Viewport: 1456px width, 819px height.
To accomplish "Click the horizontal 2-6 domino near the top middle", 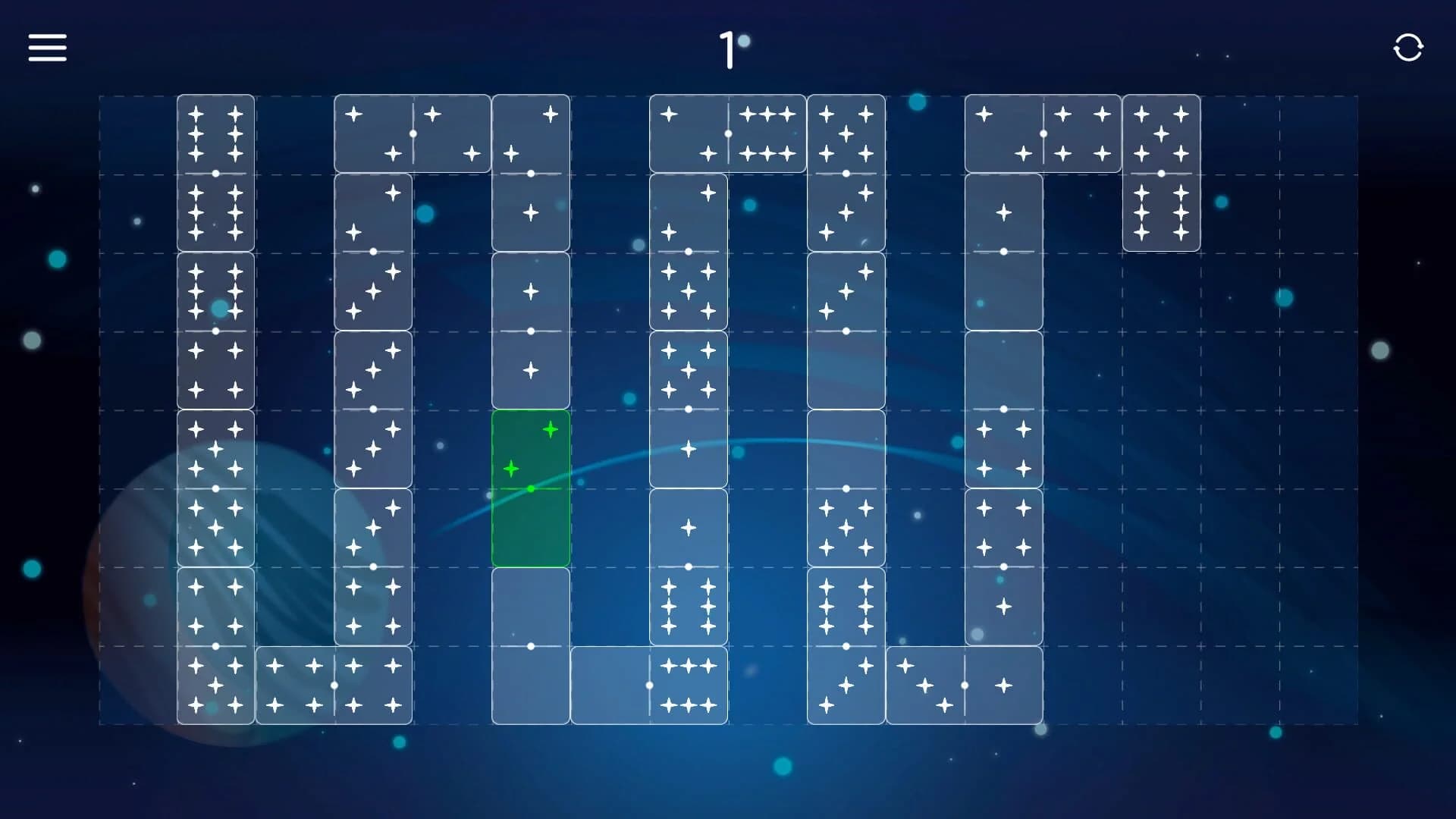I will pyautogui.click(x=728, y=133).
